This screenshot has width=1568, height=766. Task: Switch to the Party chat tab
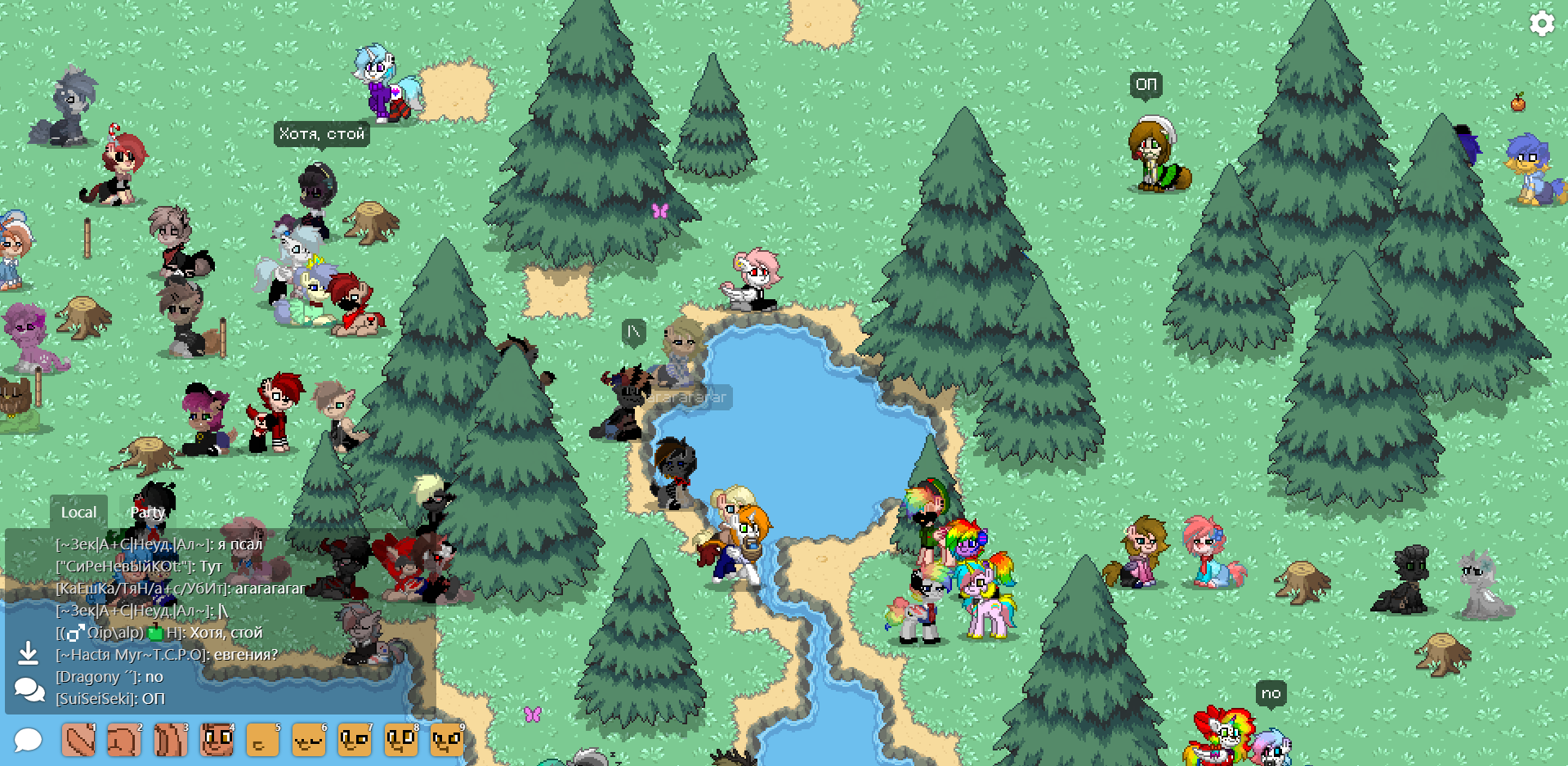(148, 513)
